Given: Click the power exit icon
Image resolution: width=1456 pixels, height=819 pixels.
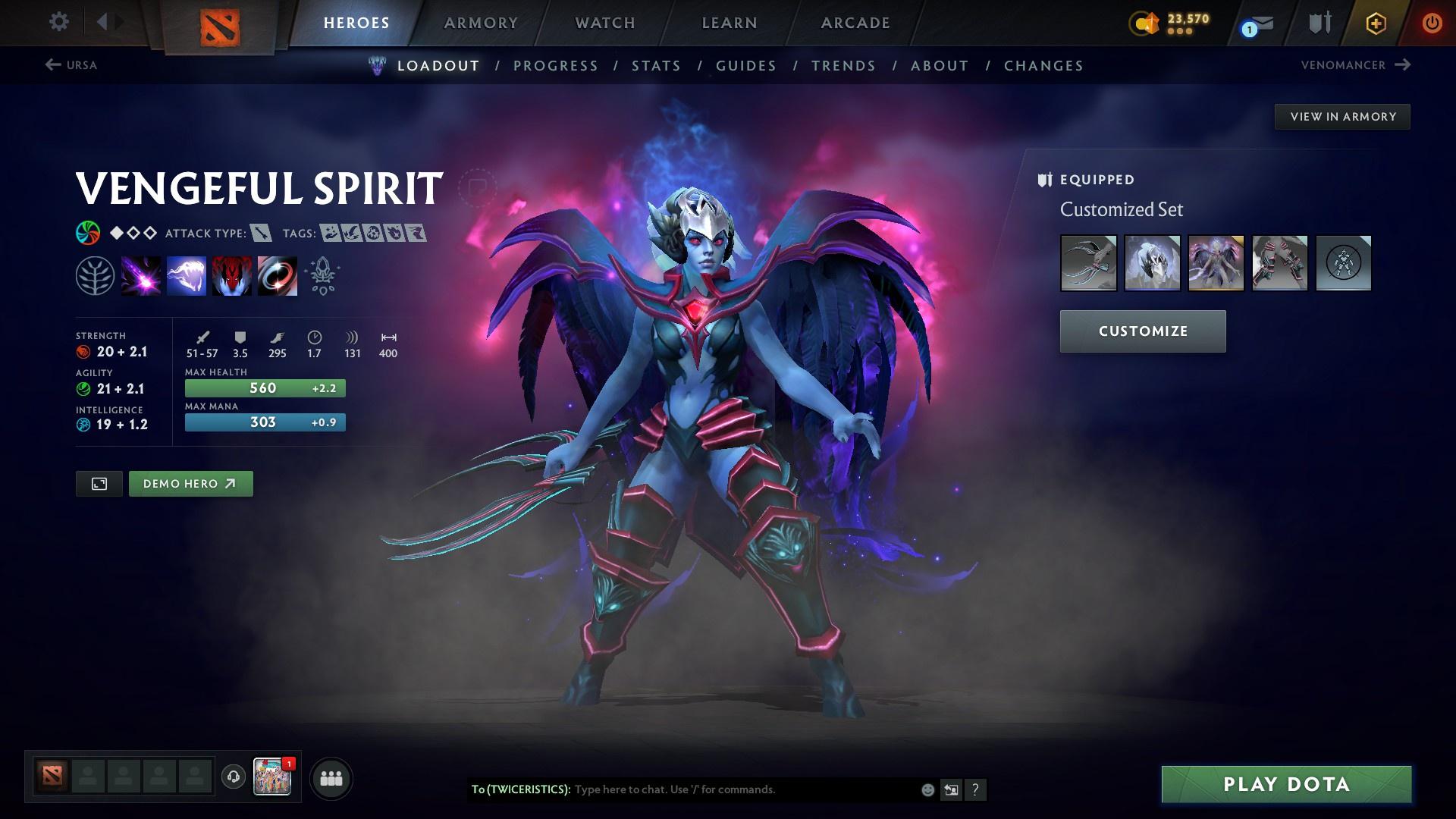Looking at the screenshot, I should pos(1432,22).
